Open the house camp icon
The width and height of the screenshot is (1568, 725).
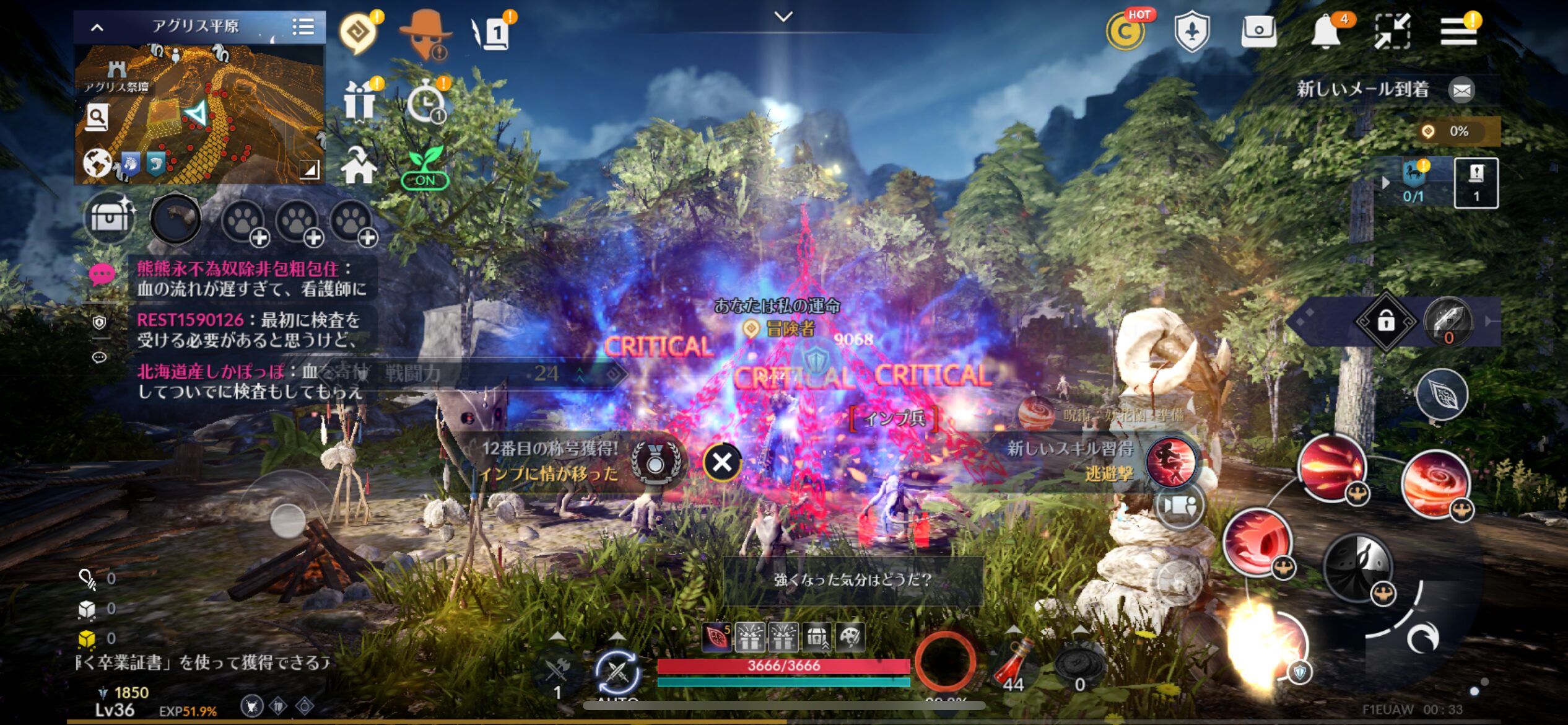point(359,166)
